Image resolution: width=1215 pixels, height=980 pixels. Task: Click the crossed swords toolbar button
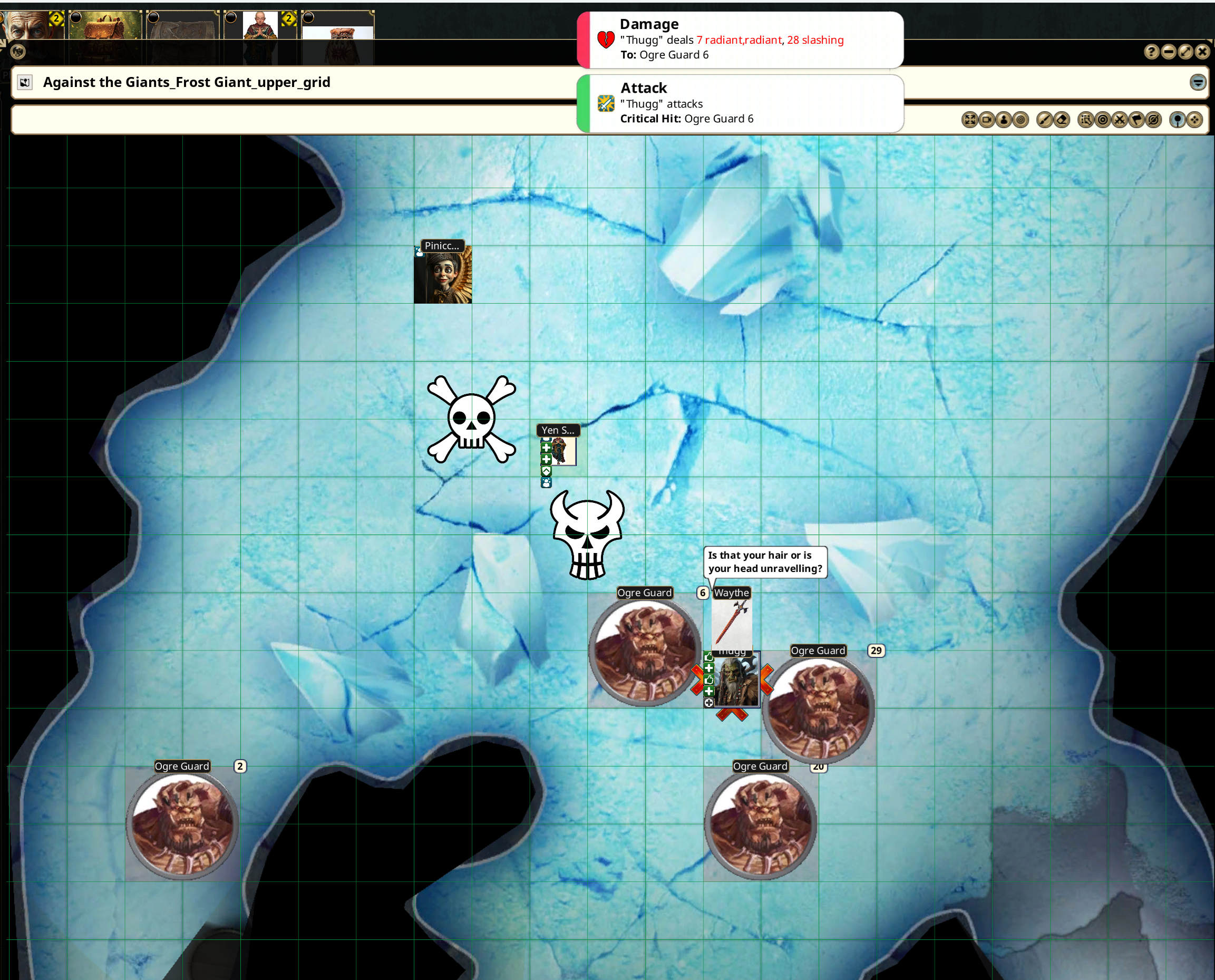pos(1120,120)
